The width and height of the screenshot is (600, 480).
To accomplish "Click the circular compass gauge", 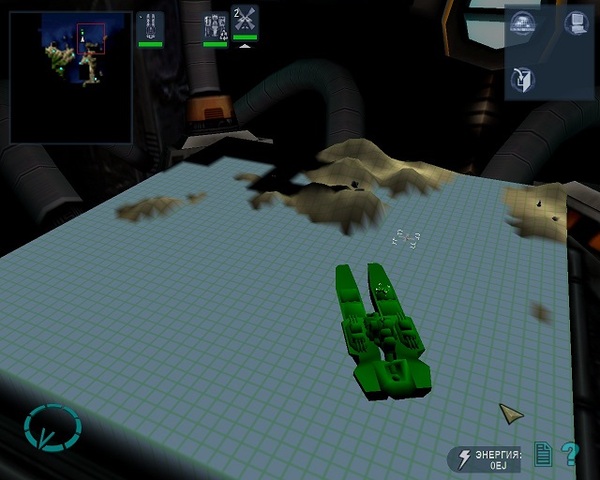I will pos(51,430).
